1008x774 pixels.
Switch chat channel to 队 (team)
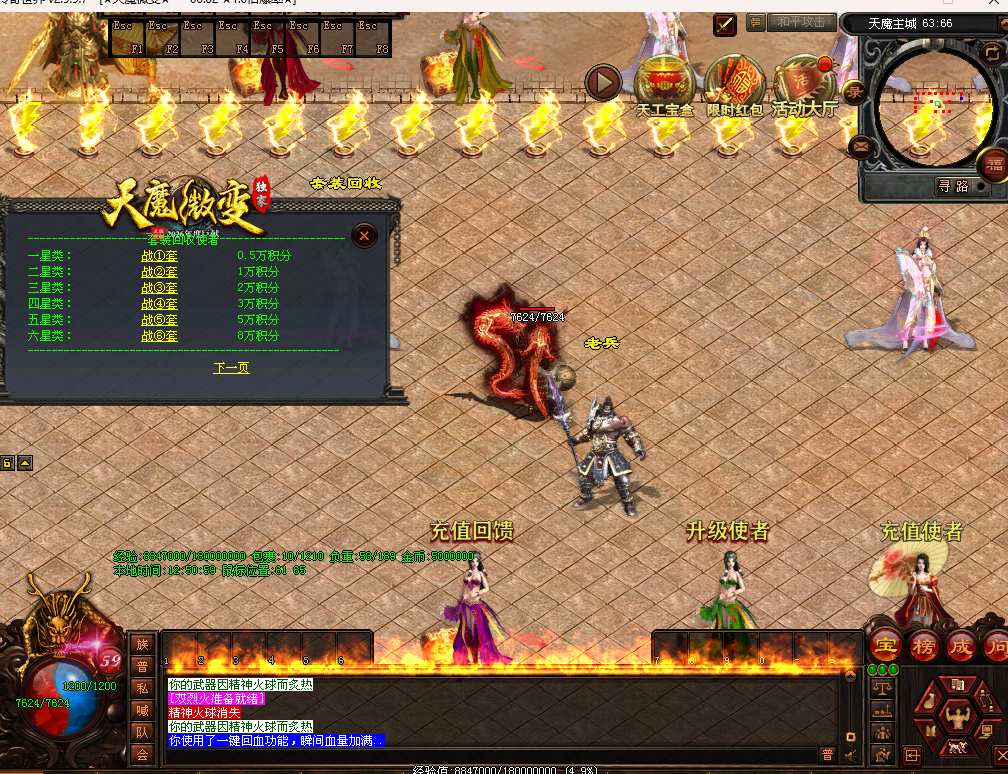pos(142,732)
